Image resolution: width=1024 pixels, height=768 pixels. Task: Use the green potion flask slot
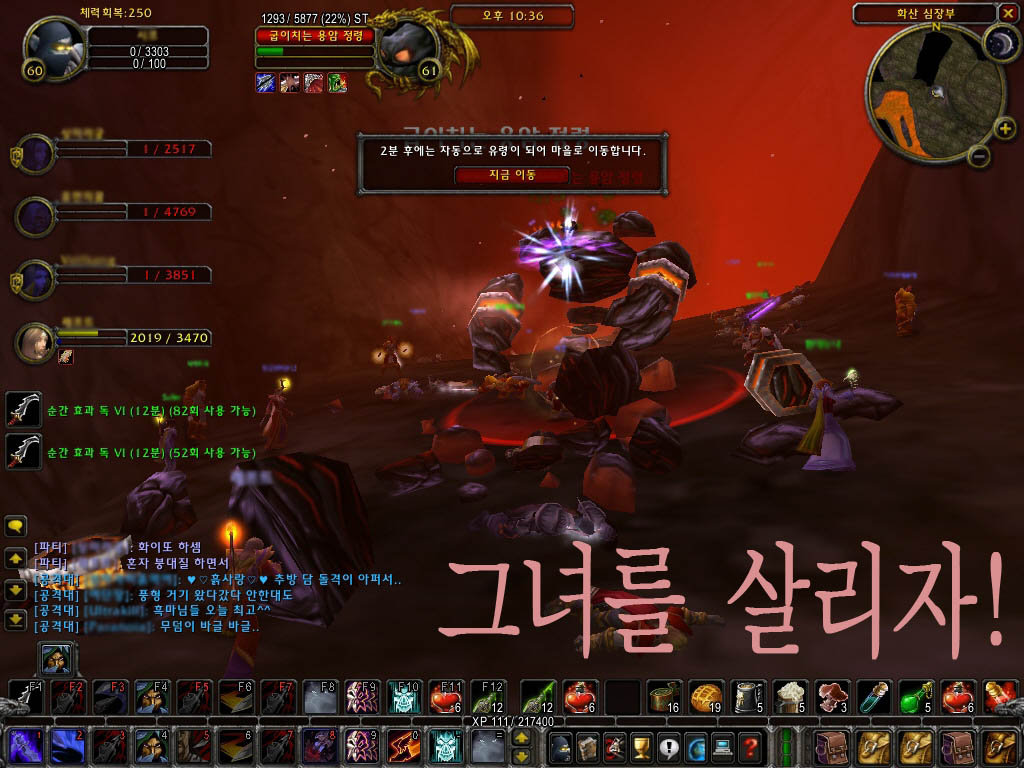point(916,696)
